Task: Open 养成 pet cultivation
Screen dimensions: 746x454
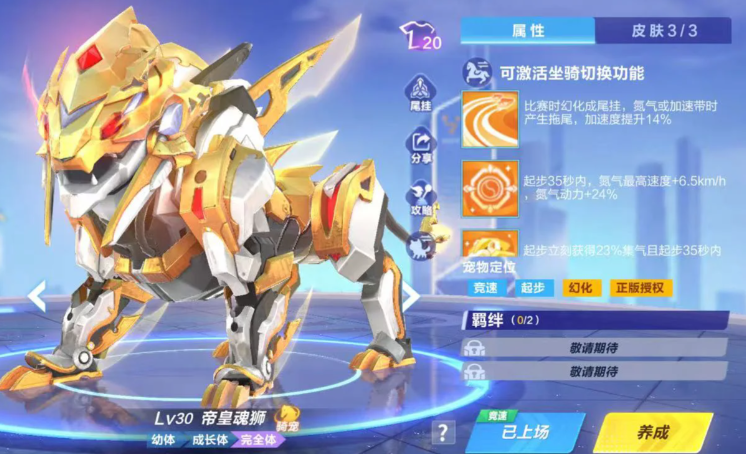Action: tap(652, 432)
